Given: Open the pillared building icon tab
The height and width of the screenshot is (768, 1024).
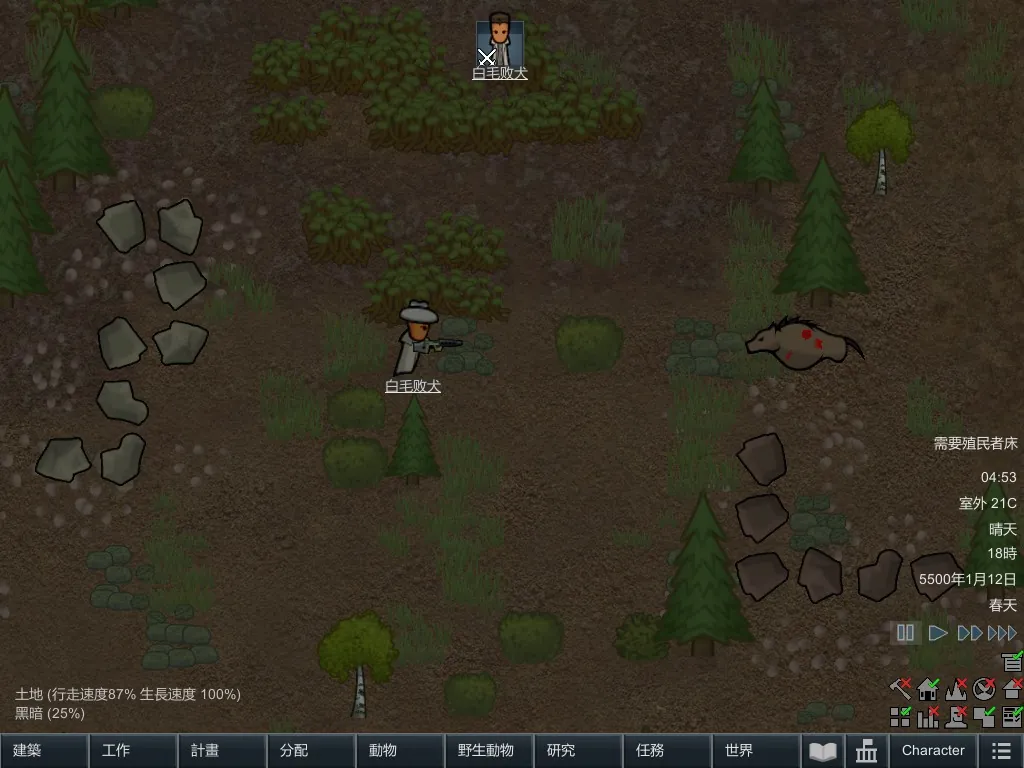Looking at the screenshot, I should [x=867, y=750].
